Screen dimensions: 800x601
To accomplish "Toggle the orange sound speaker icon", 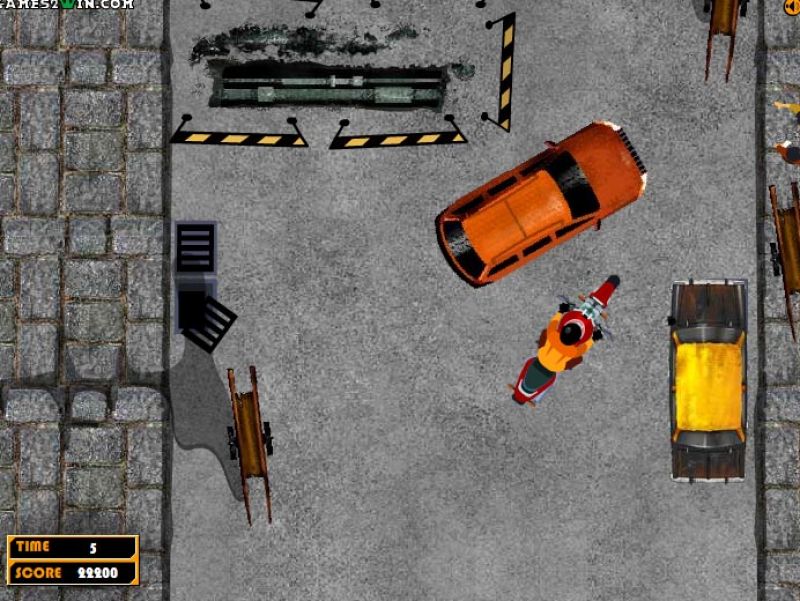I will tap(791, 5).
